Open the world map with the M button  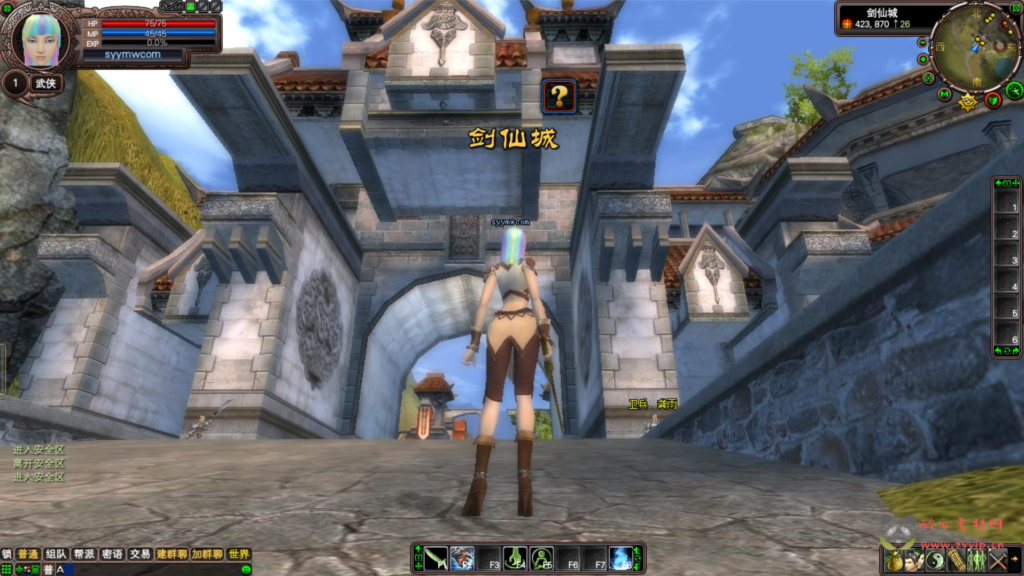[x=944, y=94]
